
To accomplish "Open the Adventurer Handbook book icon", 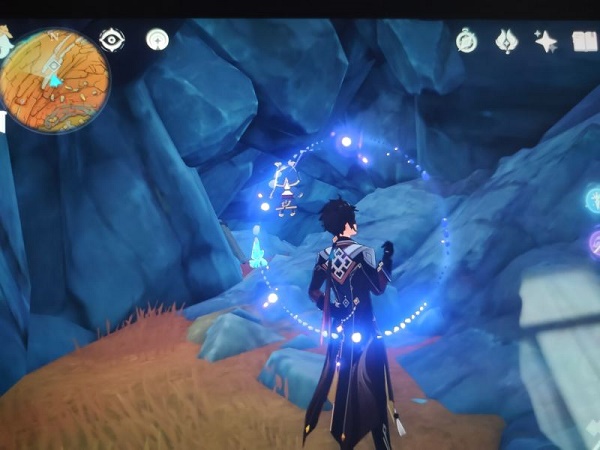I will coord(584,41).
